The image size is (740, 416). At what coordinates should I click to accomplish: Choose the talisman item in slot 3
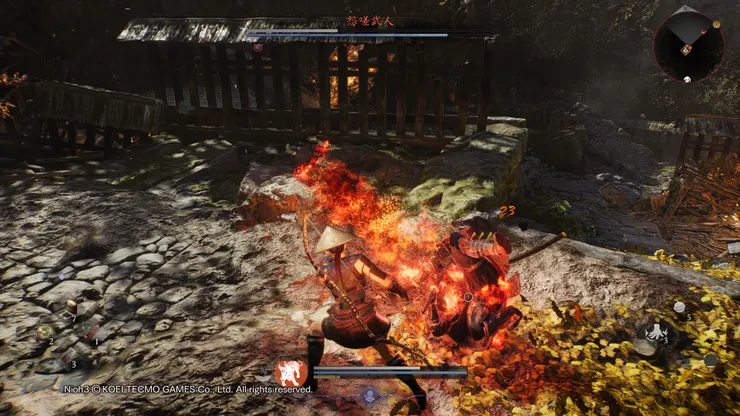[66, 354]
